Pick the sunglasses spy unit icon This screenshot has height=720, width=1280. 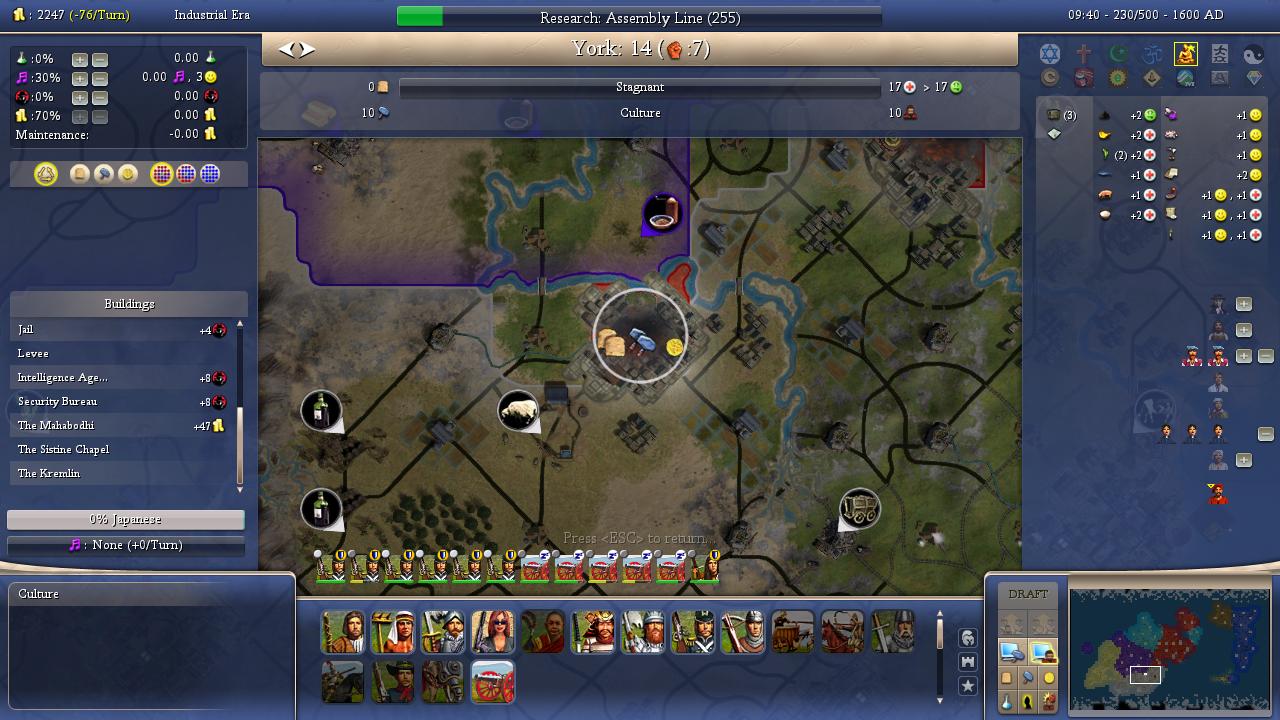coord(493,632)
